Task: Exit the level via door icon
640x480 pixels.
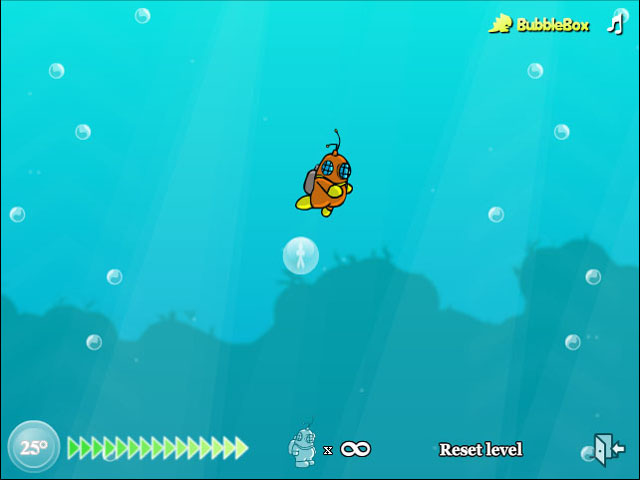Action: pos(609,448)
